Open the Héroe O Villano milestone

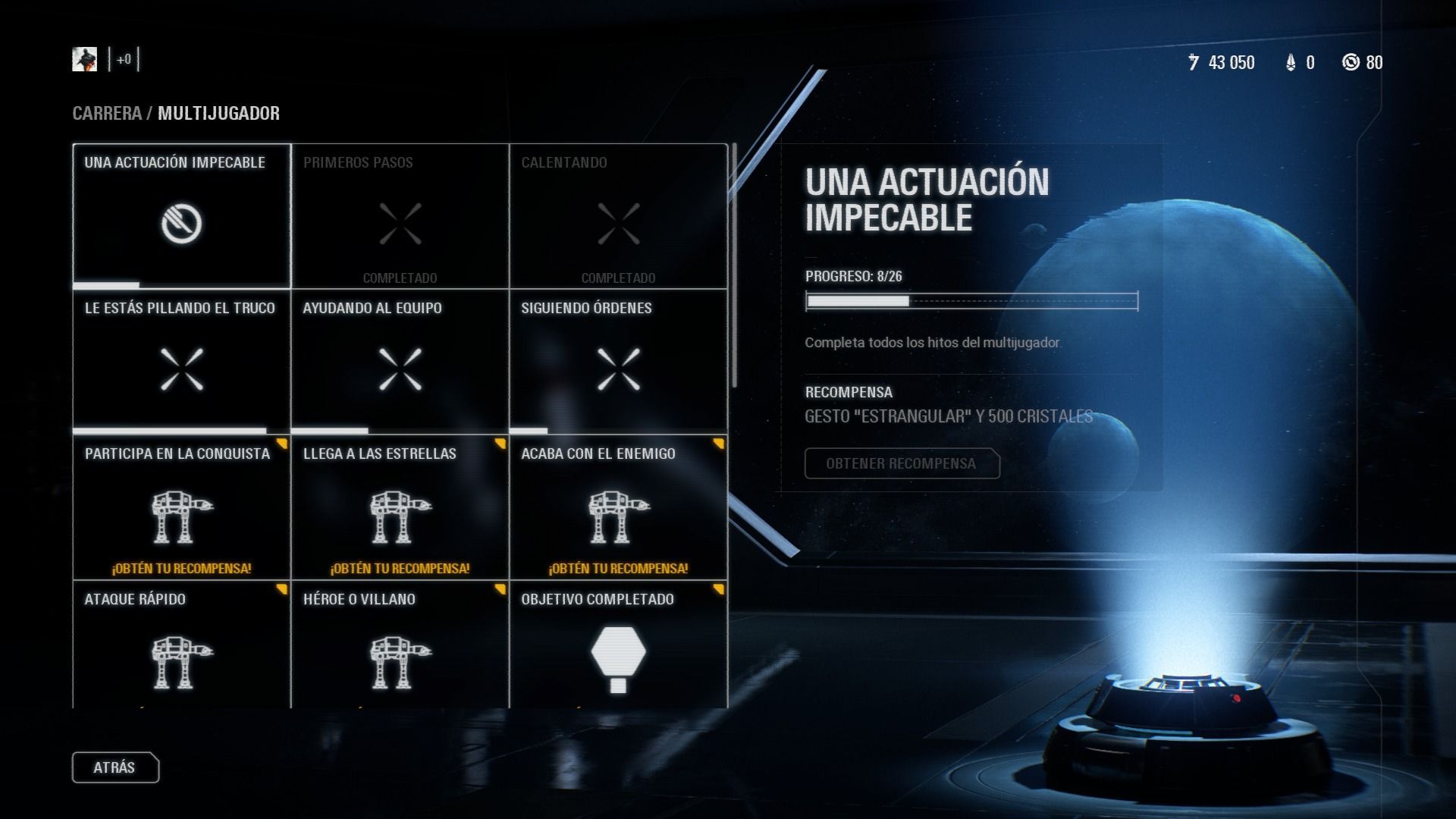[400, 649]
